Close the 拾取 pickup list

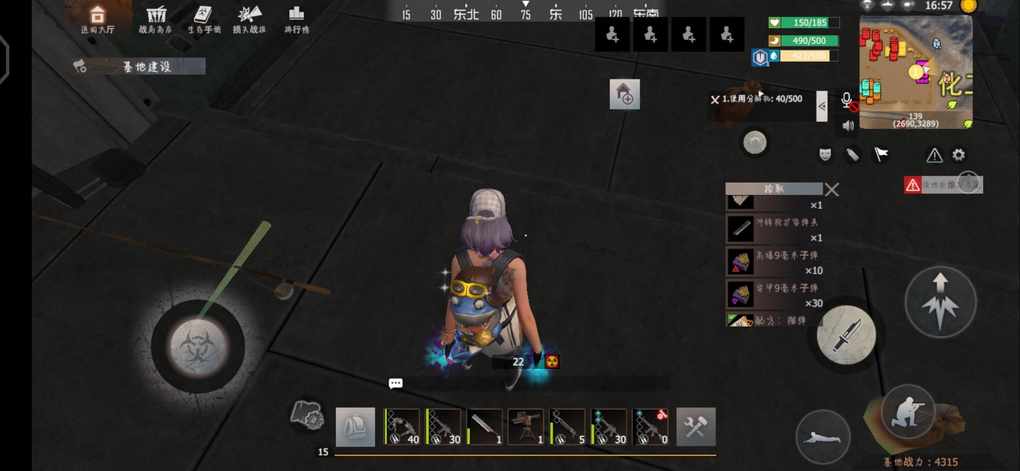tap(832, 189)
